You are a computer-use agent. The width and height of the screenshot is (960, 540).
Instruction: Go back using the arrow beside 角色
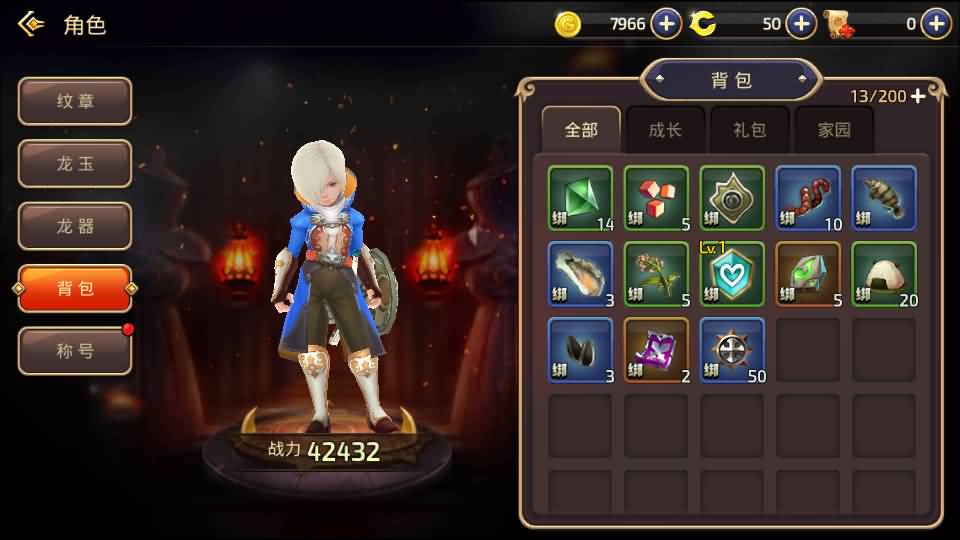[x=32, y=24]
